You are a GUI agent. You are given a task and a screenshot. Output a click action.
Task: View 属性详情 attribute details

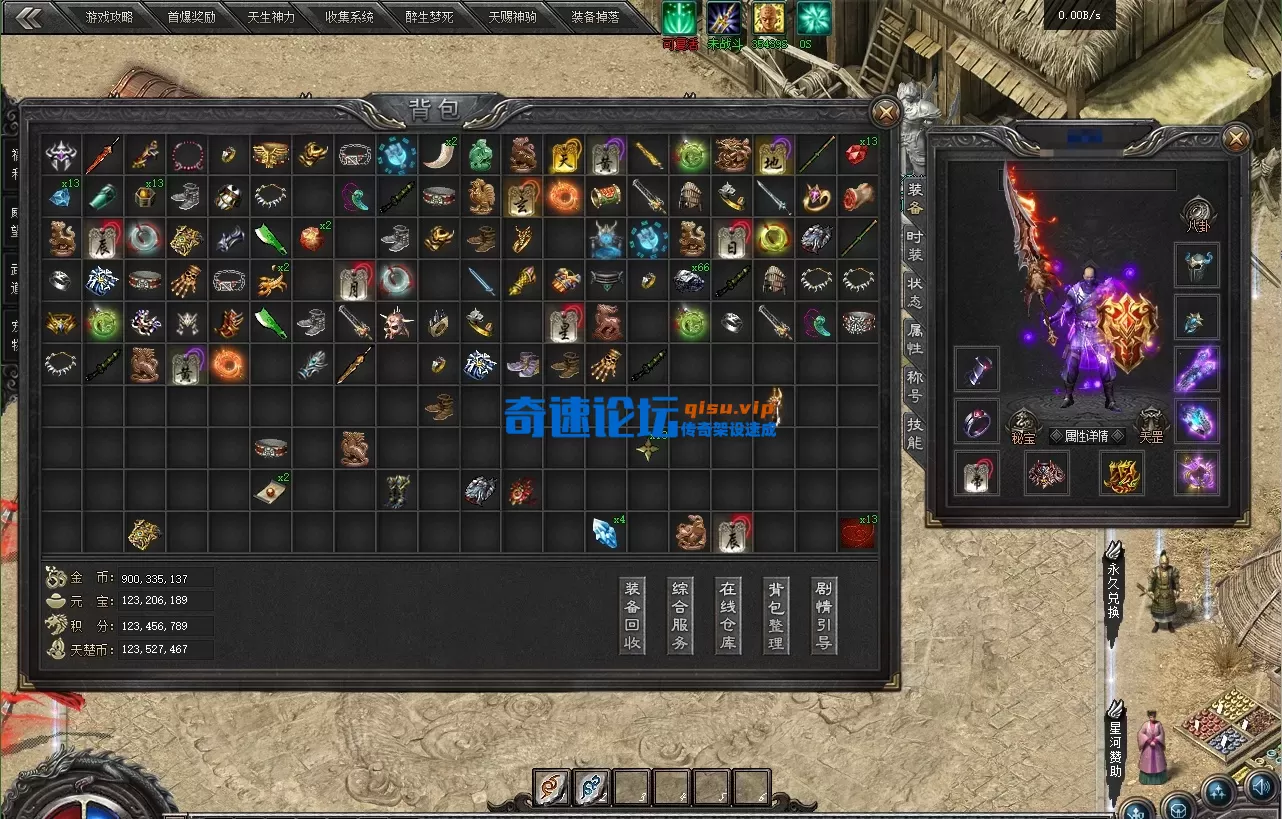pos(1089,436)
